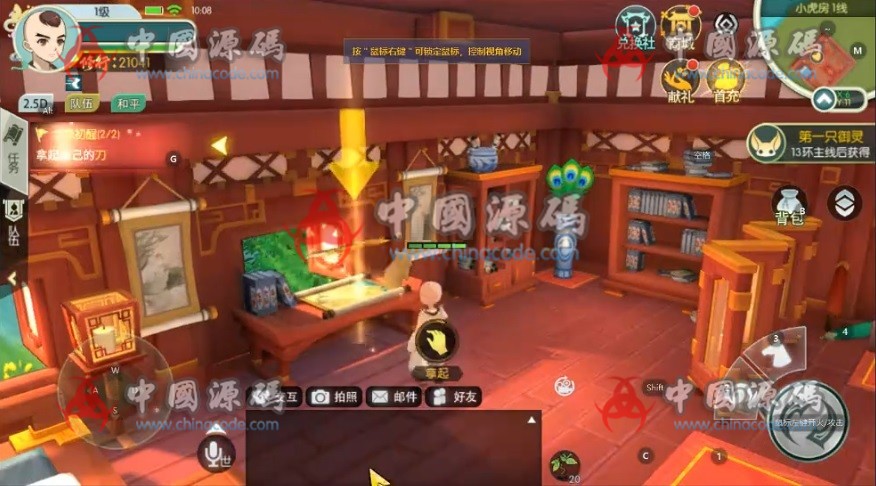The image size is (876, 486).
Task: Open the 商城 mall icon
Action: pyautogui.click(x=682, y=26)
